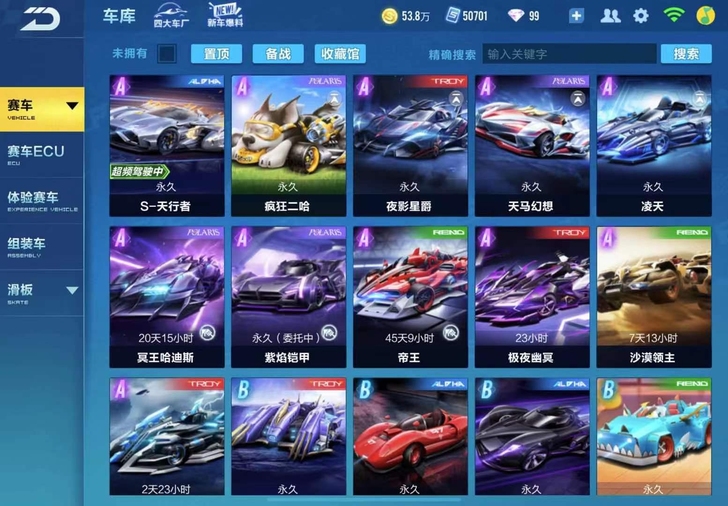Click the 搜索 search button
This screenshot has width=728, height=506.
(x=686, y=54)
